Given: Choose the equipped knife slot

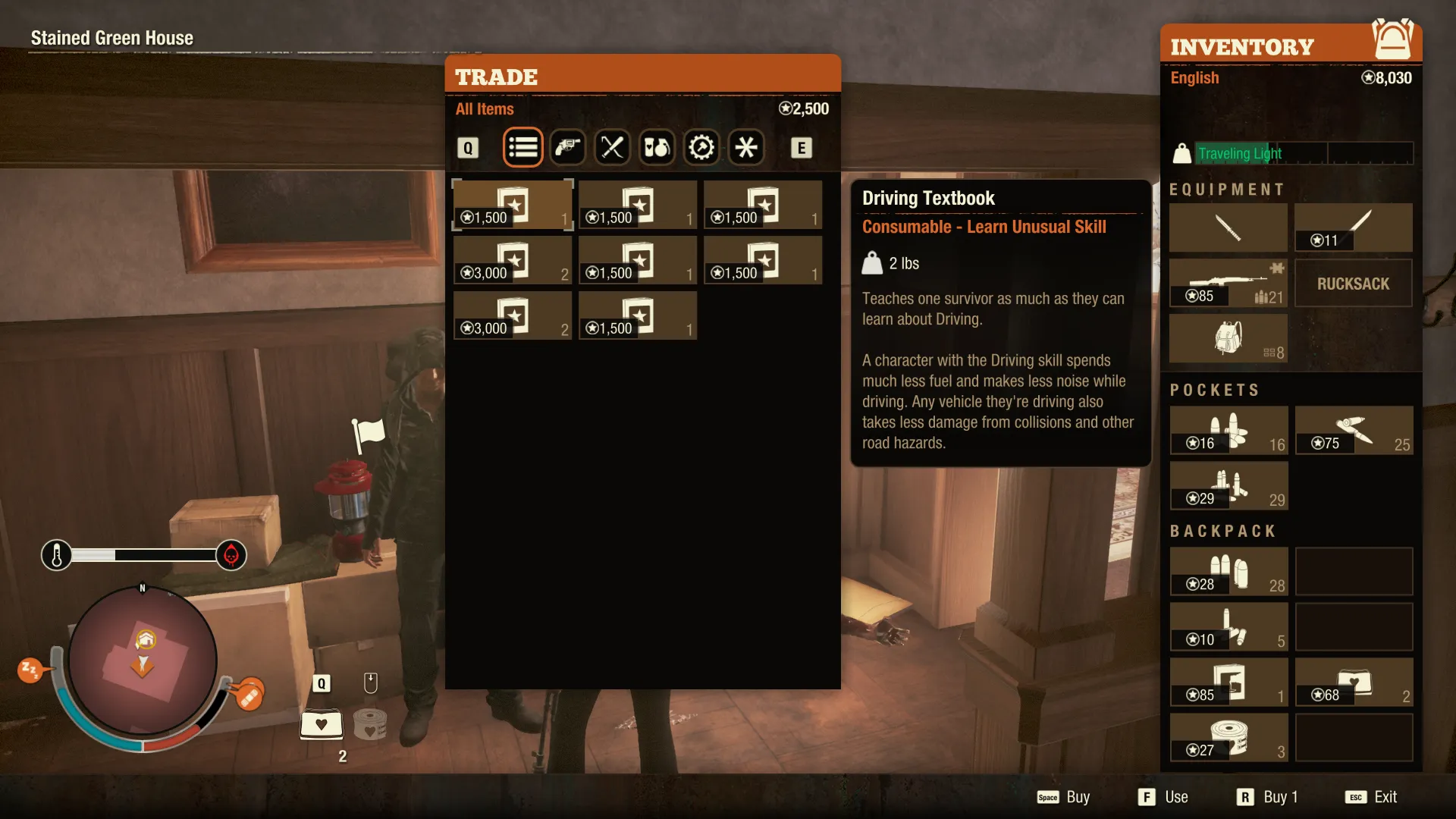Looking at the screenshot, I should point(1228,227).
